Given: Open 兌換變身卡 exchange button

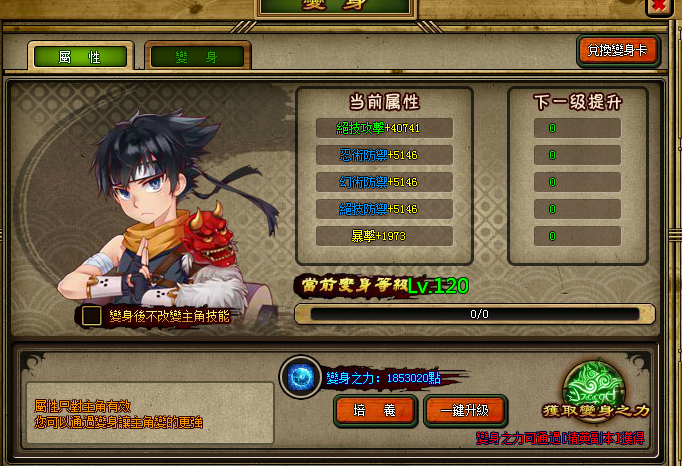Looking at the screenshot, I should click(x=617, y=51).
